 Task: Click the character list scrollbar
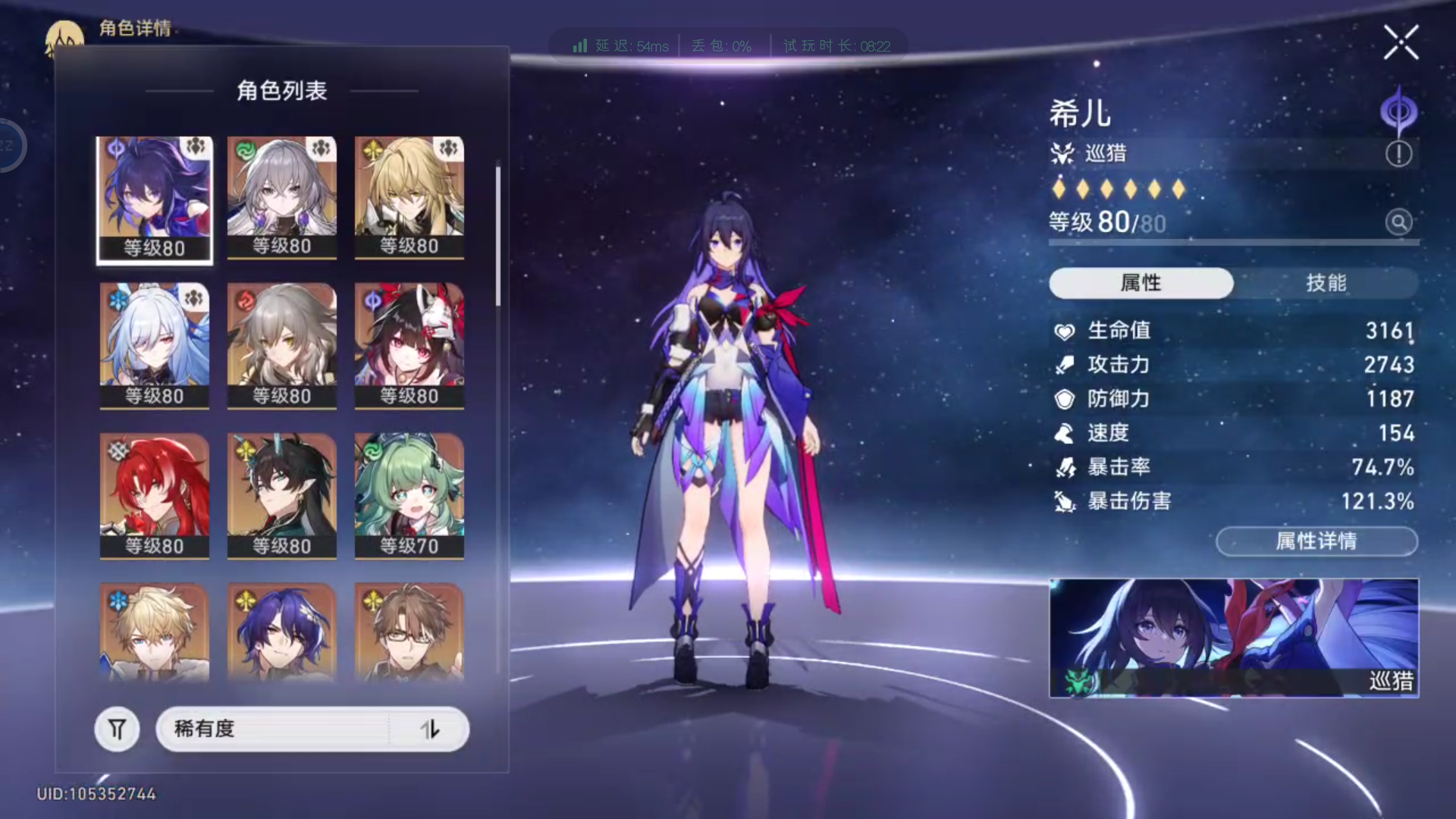(498, 237)
